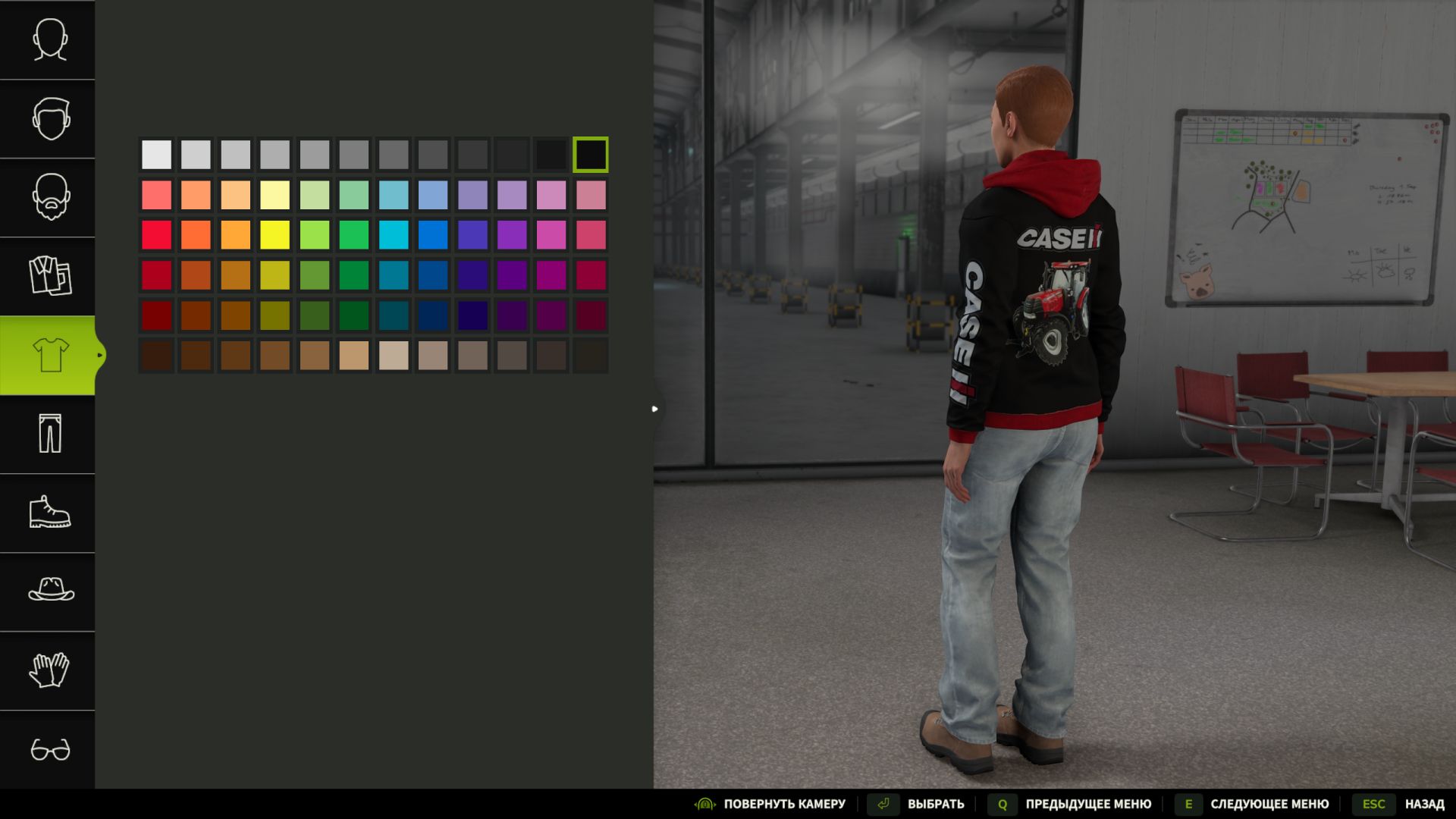Pick the bright red color swatch
The image size is (1456, 819).
click(156, 234)
